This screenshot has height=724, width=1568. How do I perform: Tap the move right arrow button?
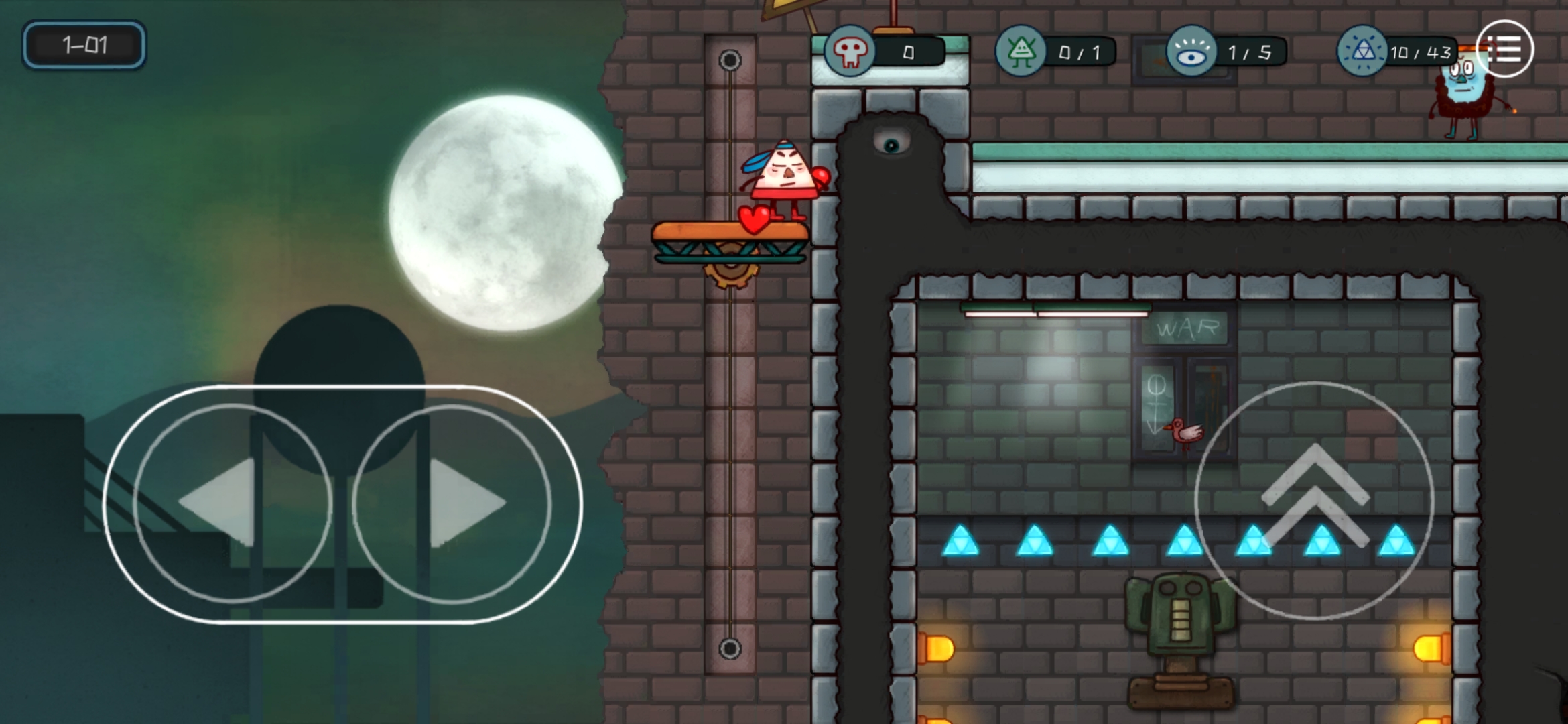click(x=452, y=503)
